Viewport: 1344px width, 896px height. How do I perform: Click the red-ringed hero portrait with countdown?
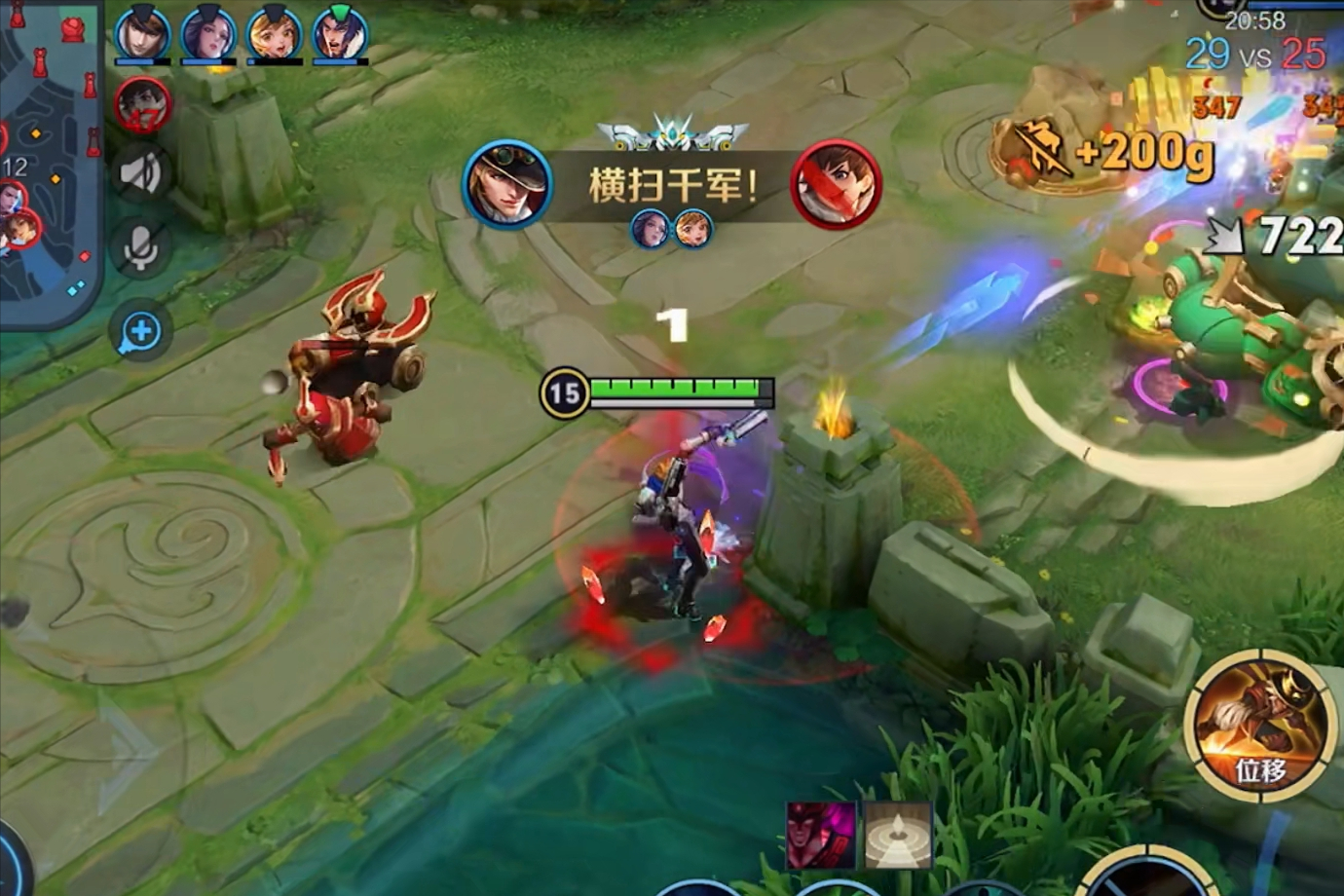(143, 103)
